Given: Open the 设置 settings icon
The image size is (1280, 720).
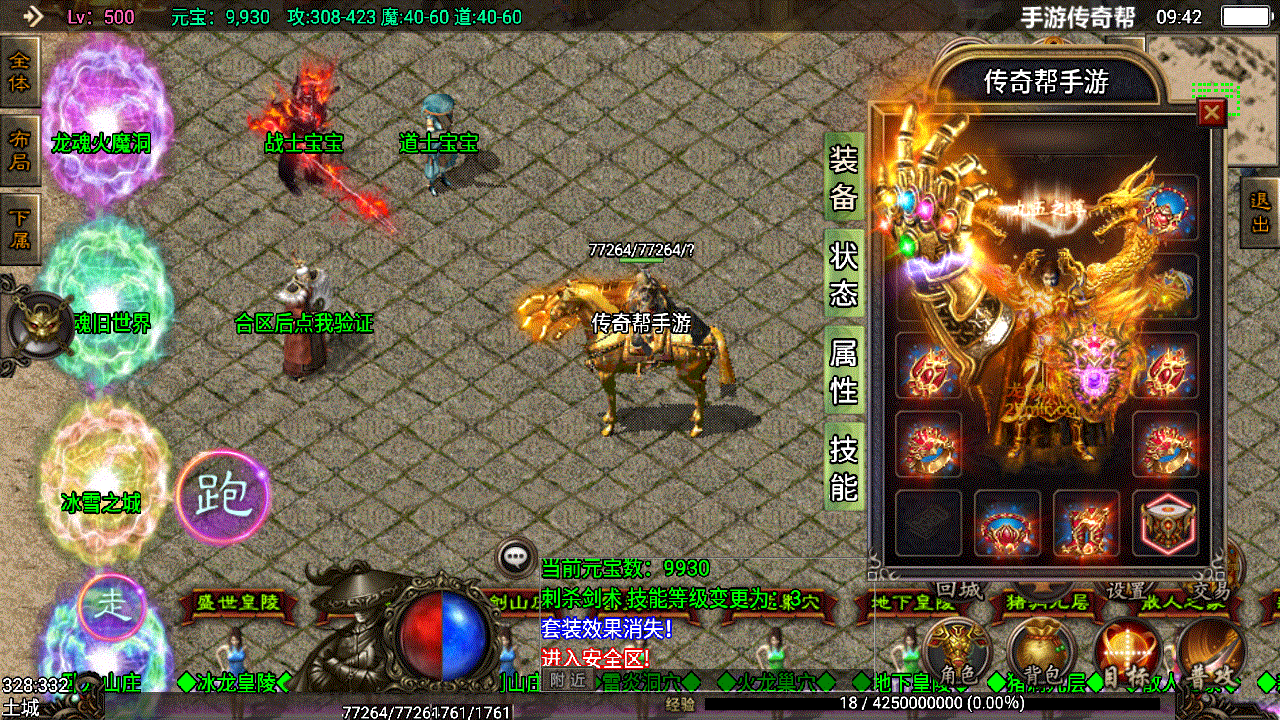Looking at the screenshot, I should pyautogui.click(x=1127, y=591).
